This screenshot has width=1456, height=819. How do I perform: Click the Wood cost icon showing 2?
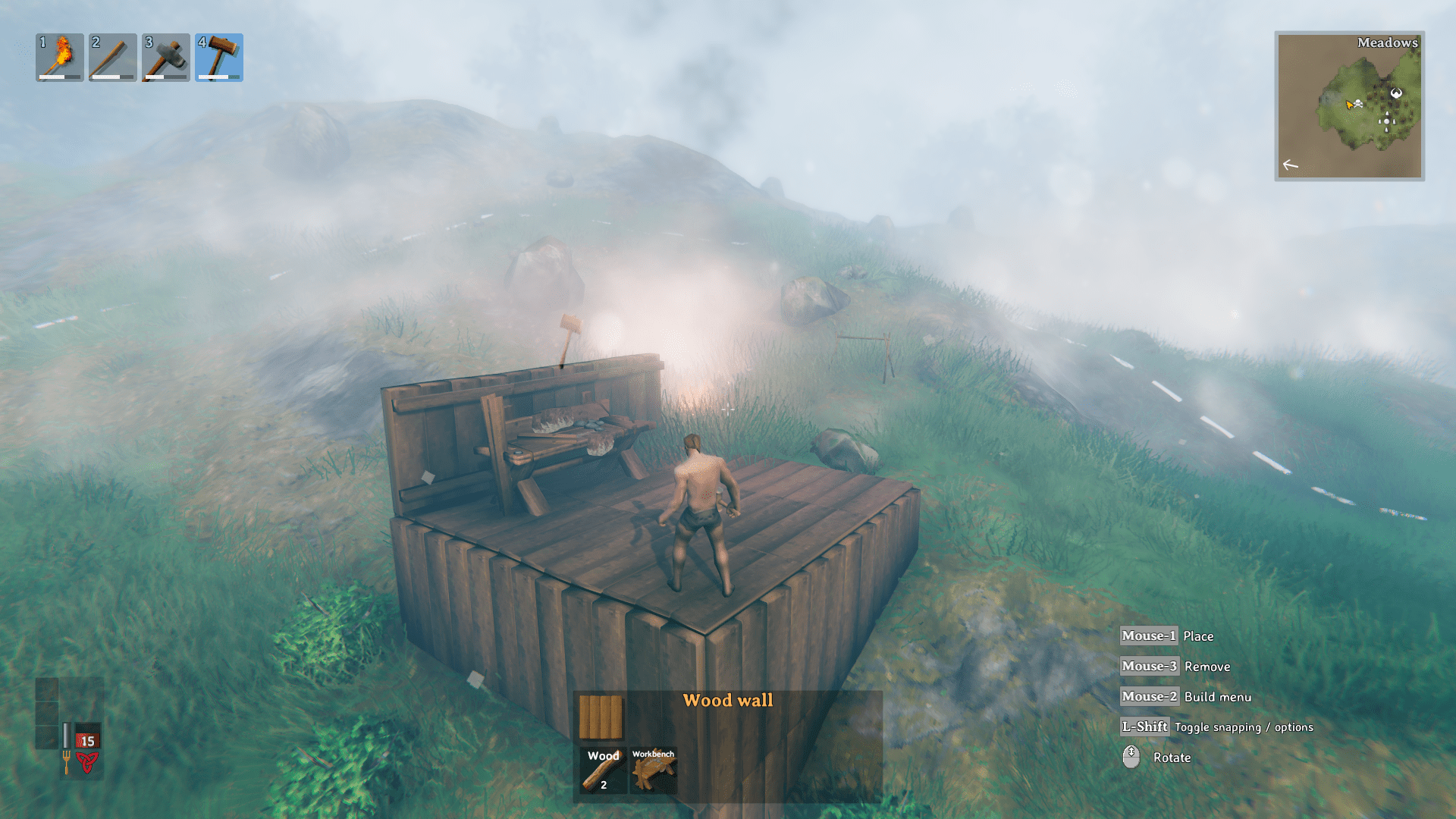tap(601, 769)
